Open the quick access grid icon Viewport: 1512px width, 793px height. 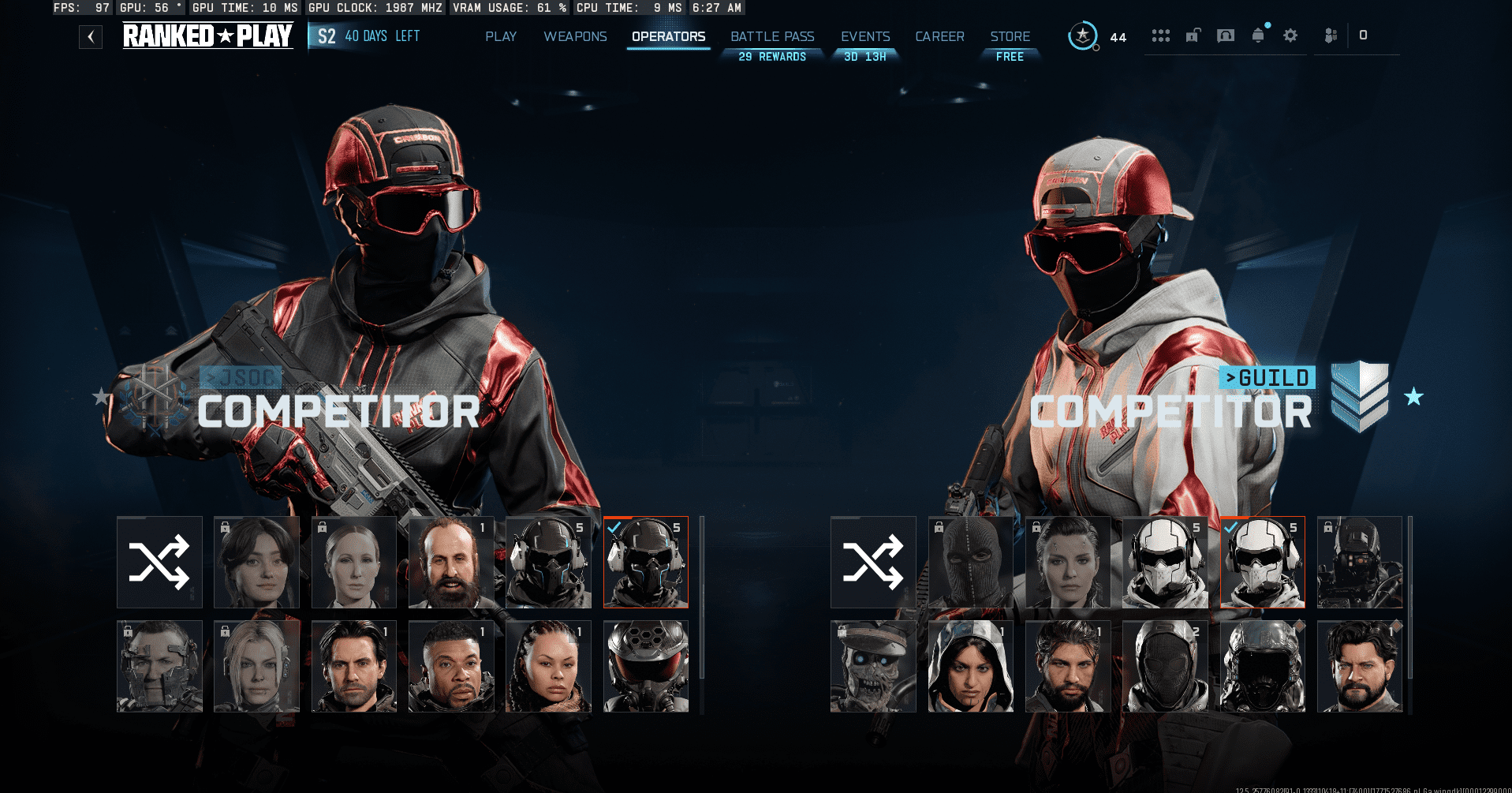click(1160, 36)
